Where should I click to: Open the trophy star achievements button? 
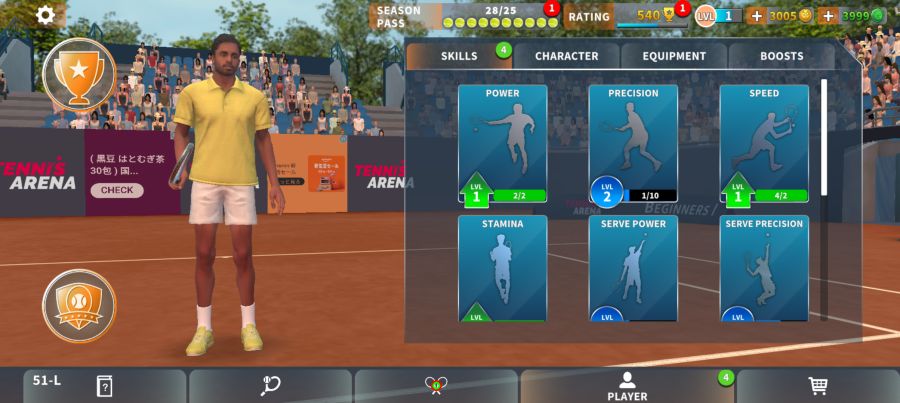[x=79, y=73]
